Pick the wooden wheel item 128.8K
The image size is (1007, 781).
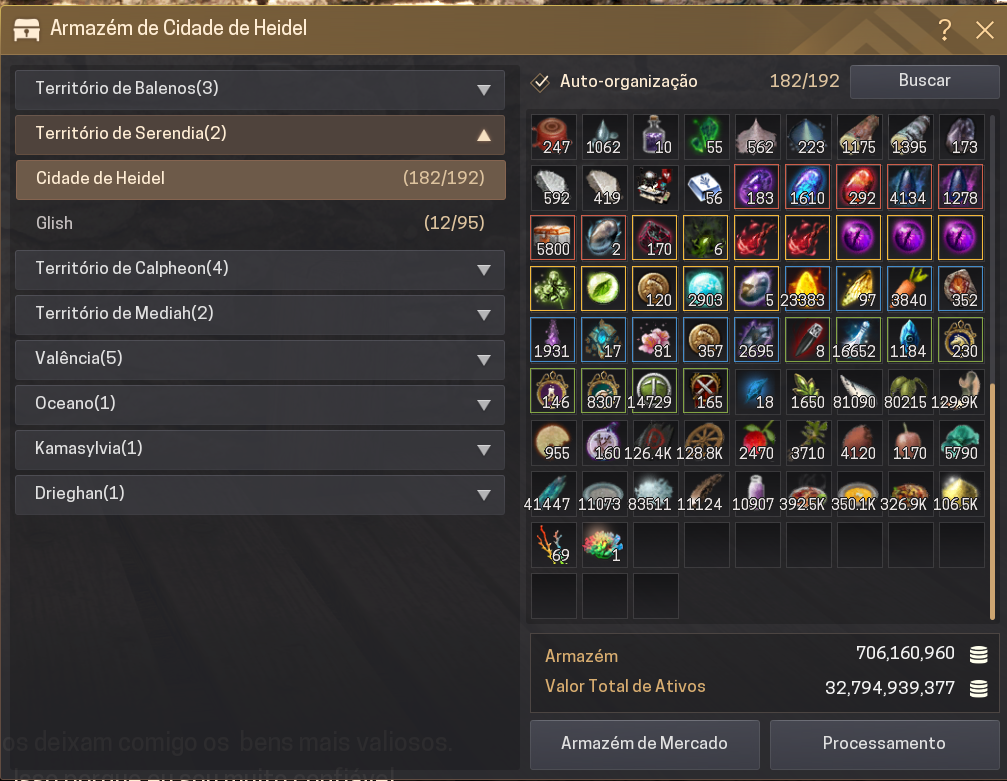tap(707, 441)
